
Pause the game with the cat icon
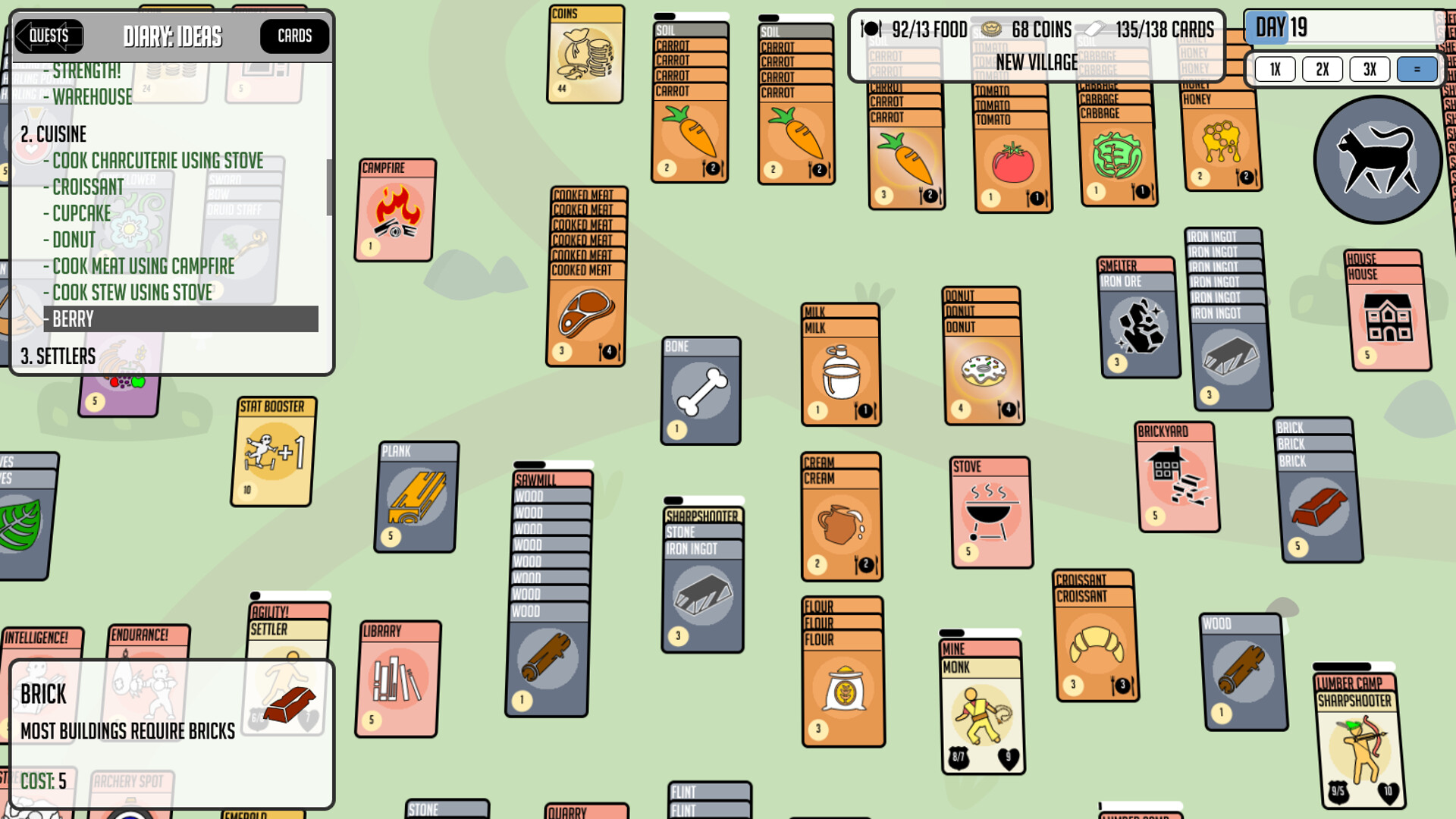1378,159
